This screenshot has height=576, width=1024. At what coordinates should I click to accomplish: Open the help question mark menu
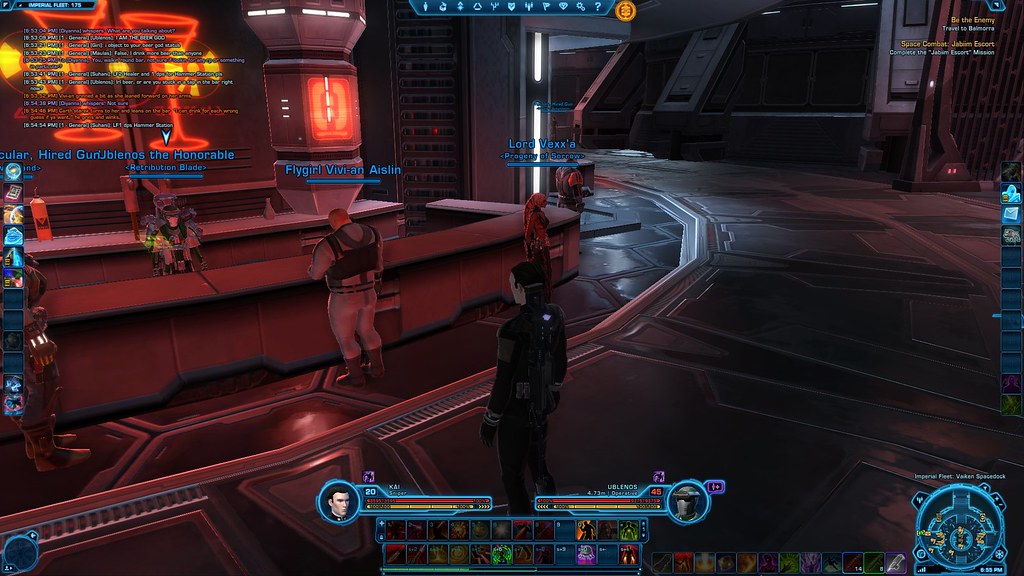pyautogui.click(x=600, y=7)
